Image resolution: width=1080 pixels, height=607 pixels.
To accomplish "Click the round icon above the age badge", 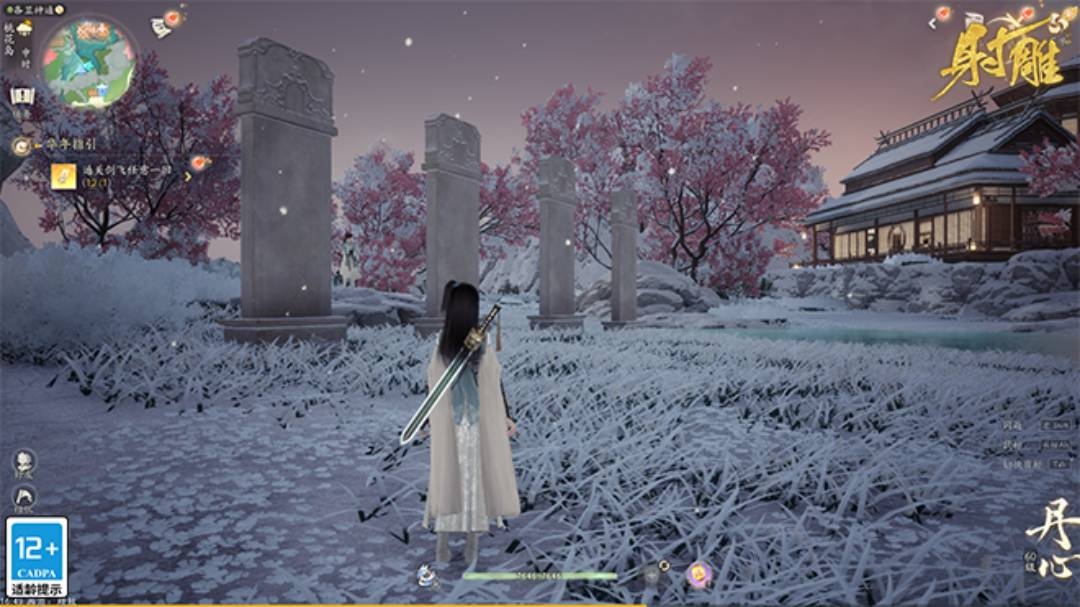I will click(24, 497).
